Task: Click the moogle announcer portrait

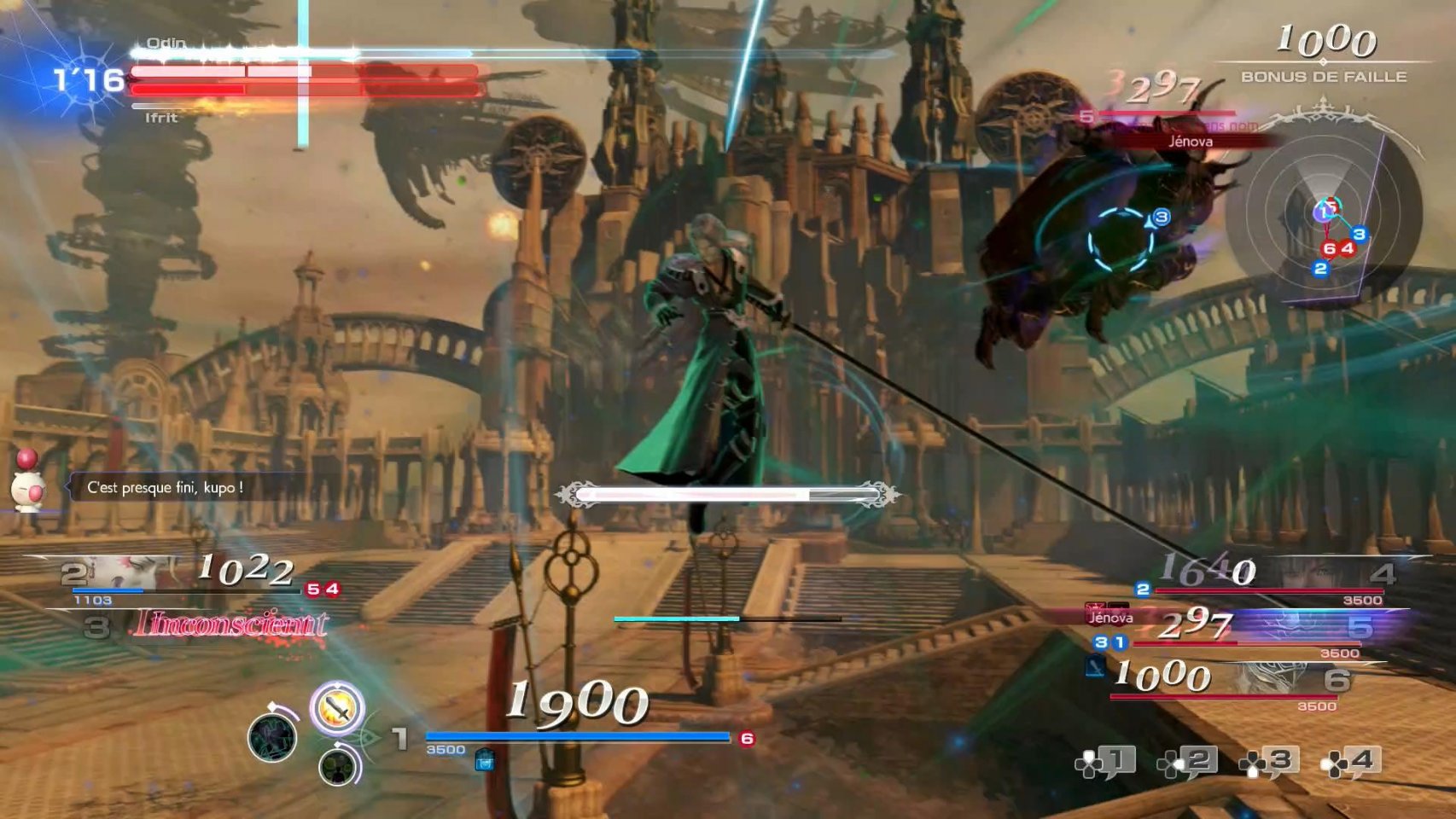Action: 28,484
